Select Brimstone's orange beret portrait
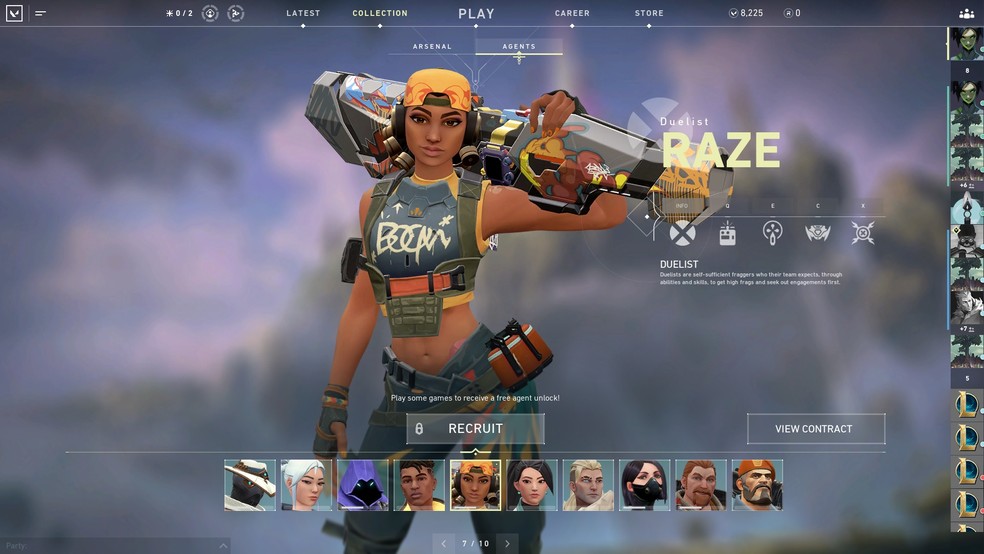Screen dimensions: 984x554 pyautogui.click(x=757, y=485)
